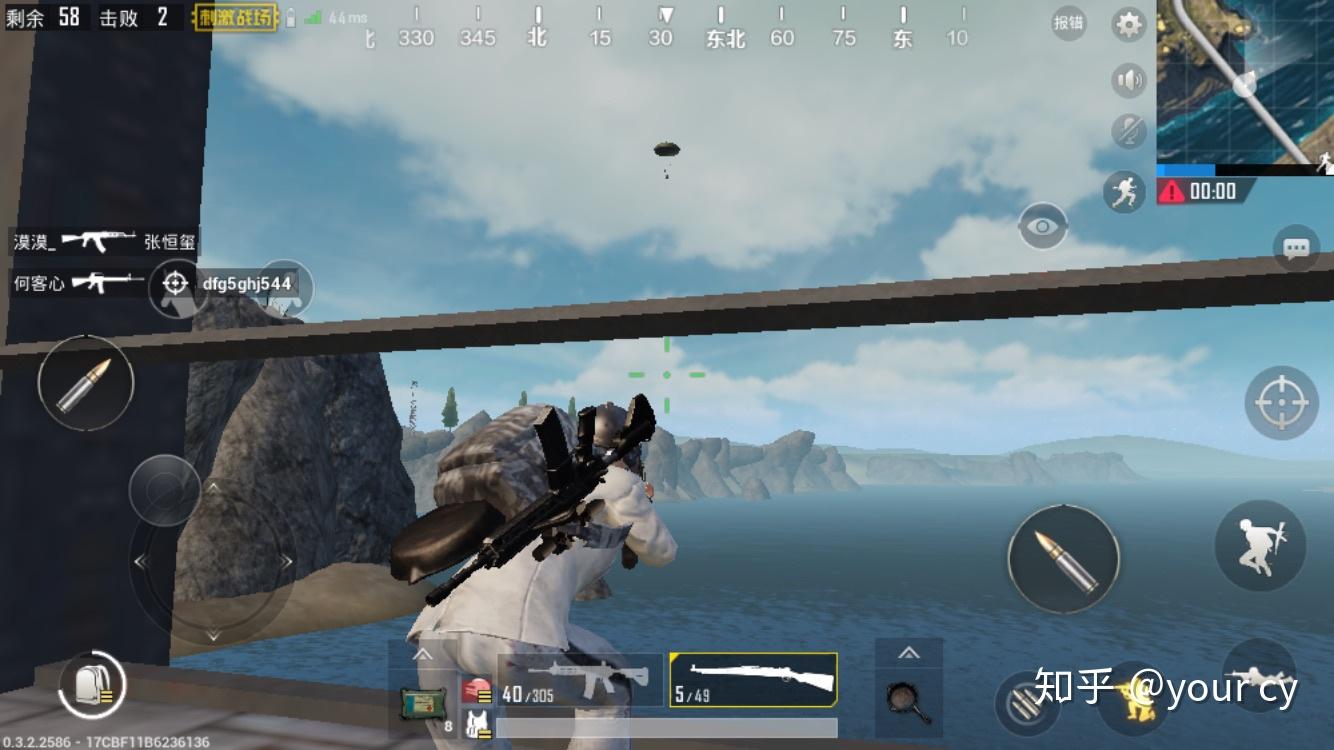The width and height of the screenshot is (1334, 750).
Task: Select the sniper rifle slot showing 5/49
Action: [753, 680]
